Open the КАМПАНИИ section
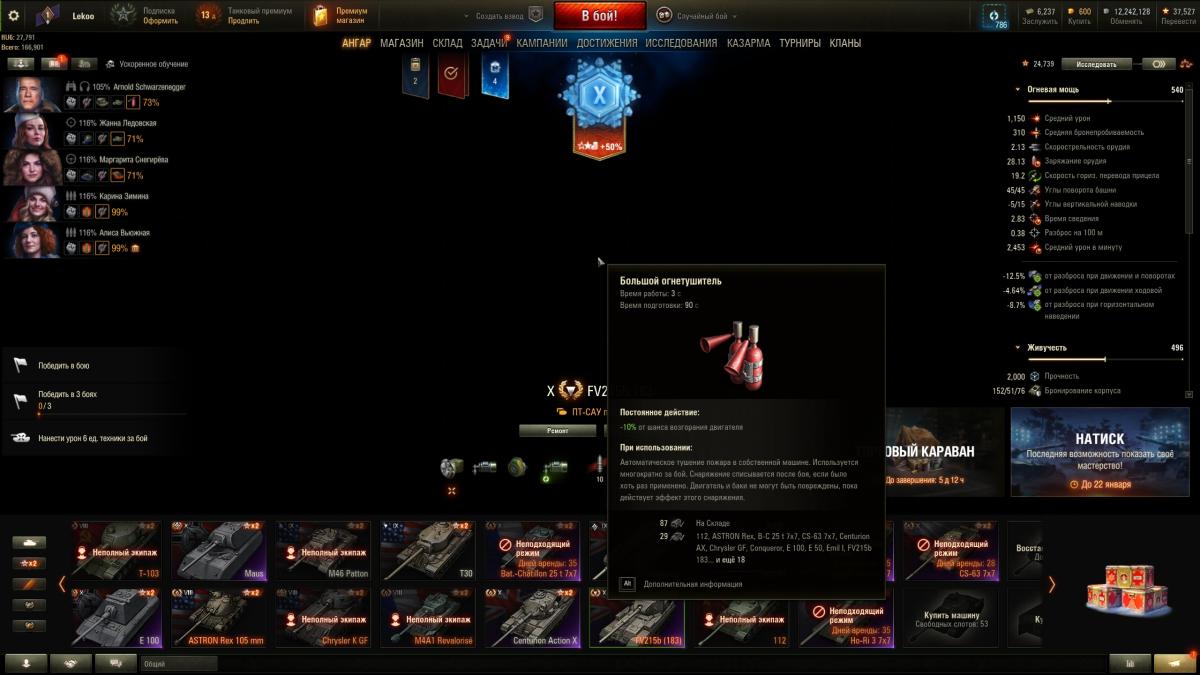The width and height of the screenshot is (1200, 675). click(x=542, y=43)
